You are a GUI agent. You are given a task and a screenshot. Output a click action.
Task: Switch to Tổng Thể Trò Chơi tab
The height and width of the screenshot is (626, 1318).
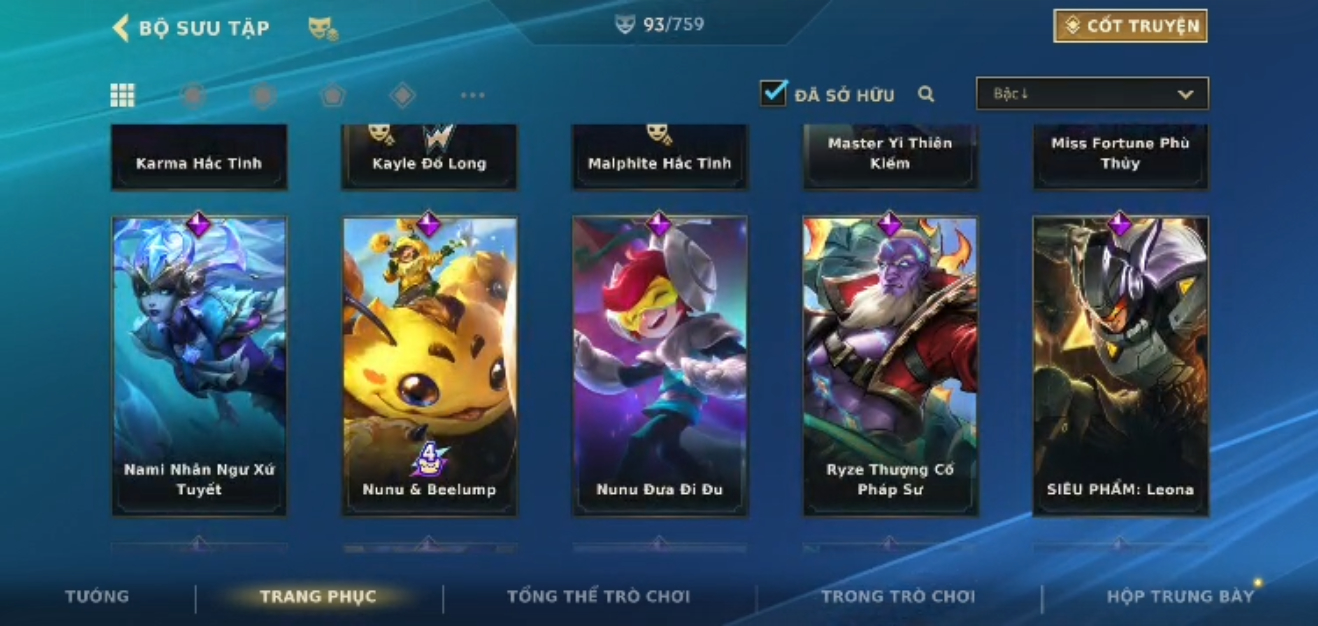pyautogui.click(x=598, y=596)
